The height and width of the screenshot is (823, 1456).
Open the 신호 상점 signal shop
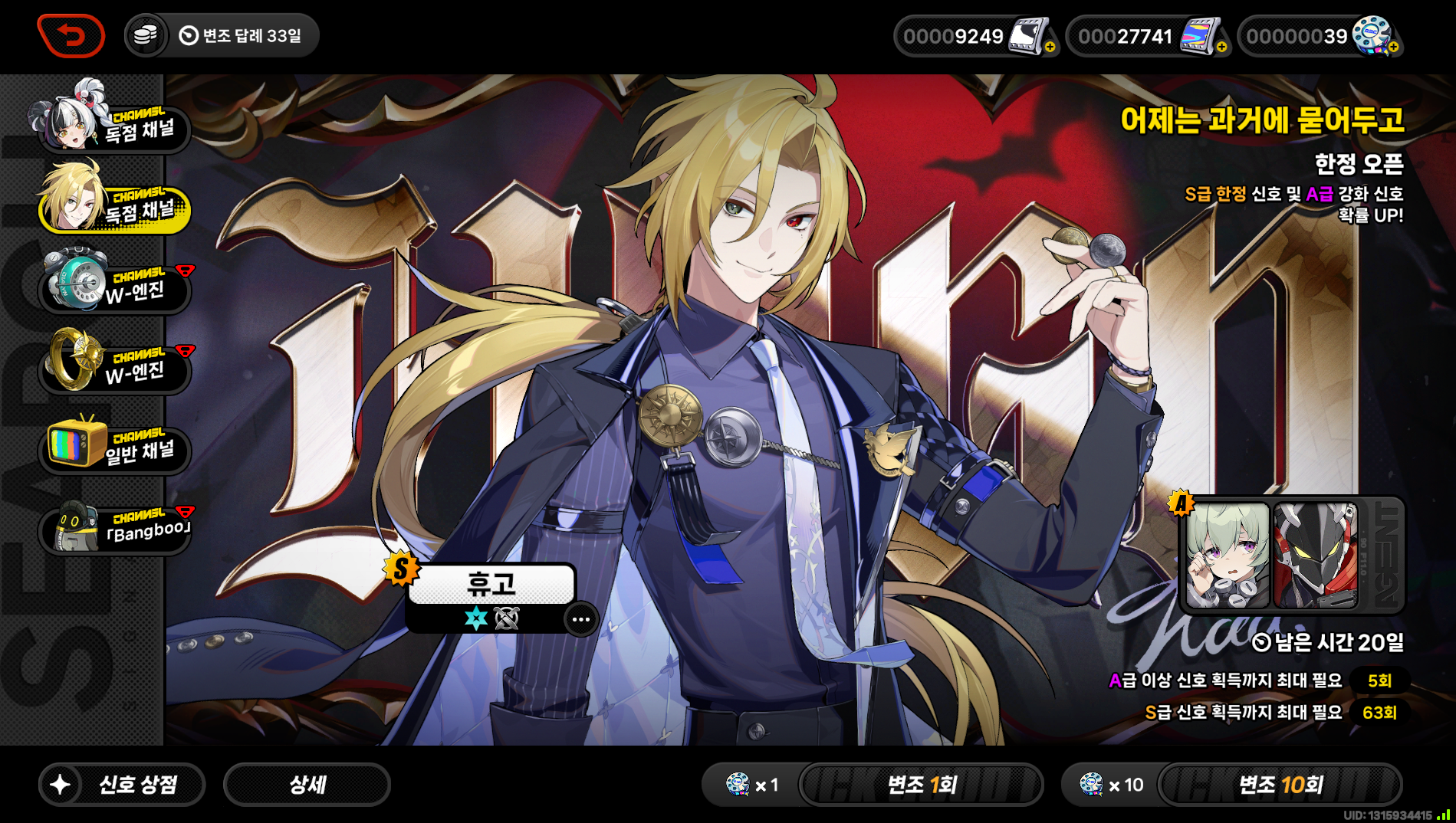coord(122,784)
